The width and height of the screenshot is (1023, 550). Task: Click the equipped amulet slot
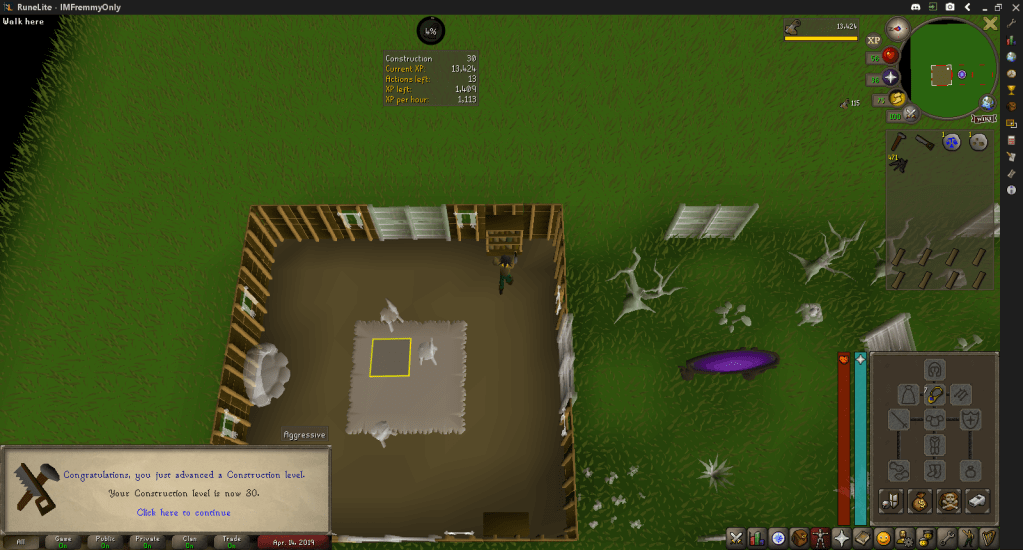935,394
